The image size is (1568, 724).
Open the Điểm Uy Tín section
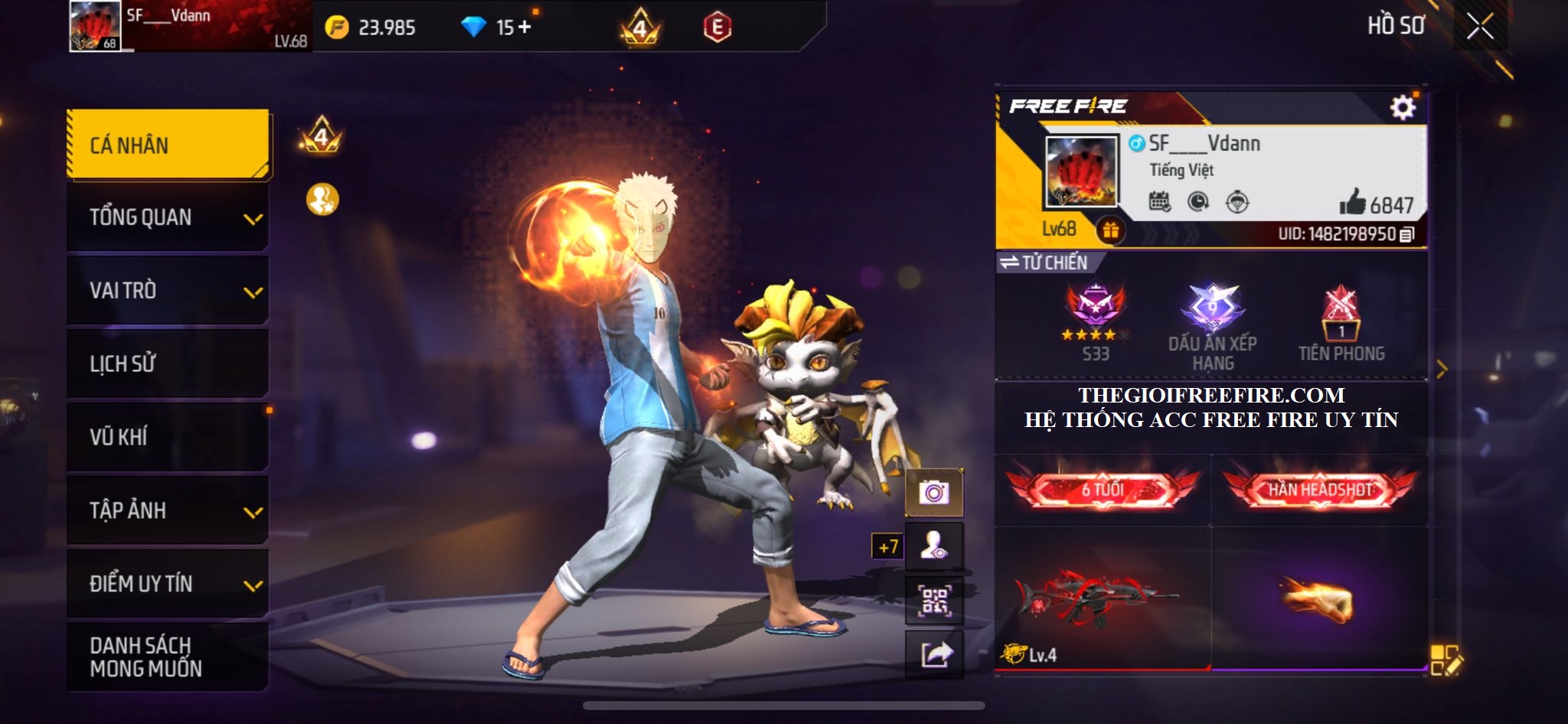168,584
